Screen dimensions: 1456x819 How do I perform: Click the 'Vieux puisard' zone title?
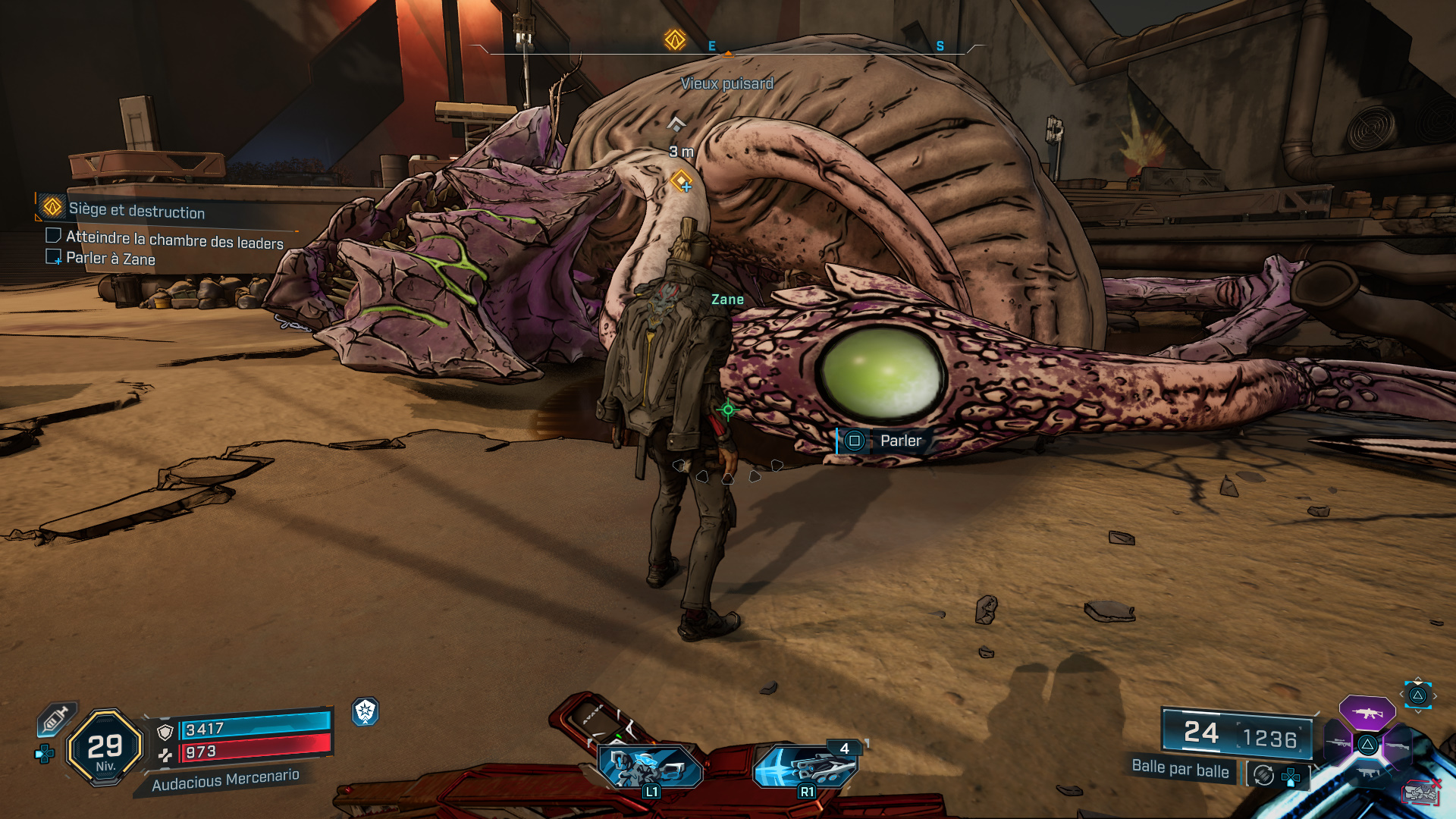(x=727, y=84)
